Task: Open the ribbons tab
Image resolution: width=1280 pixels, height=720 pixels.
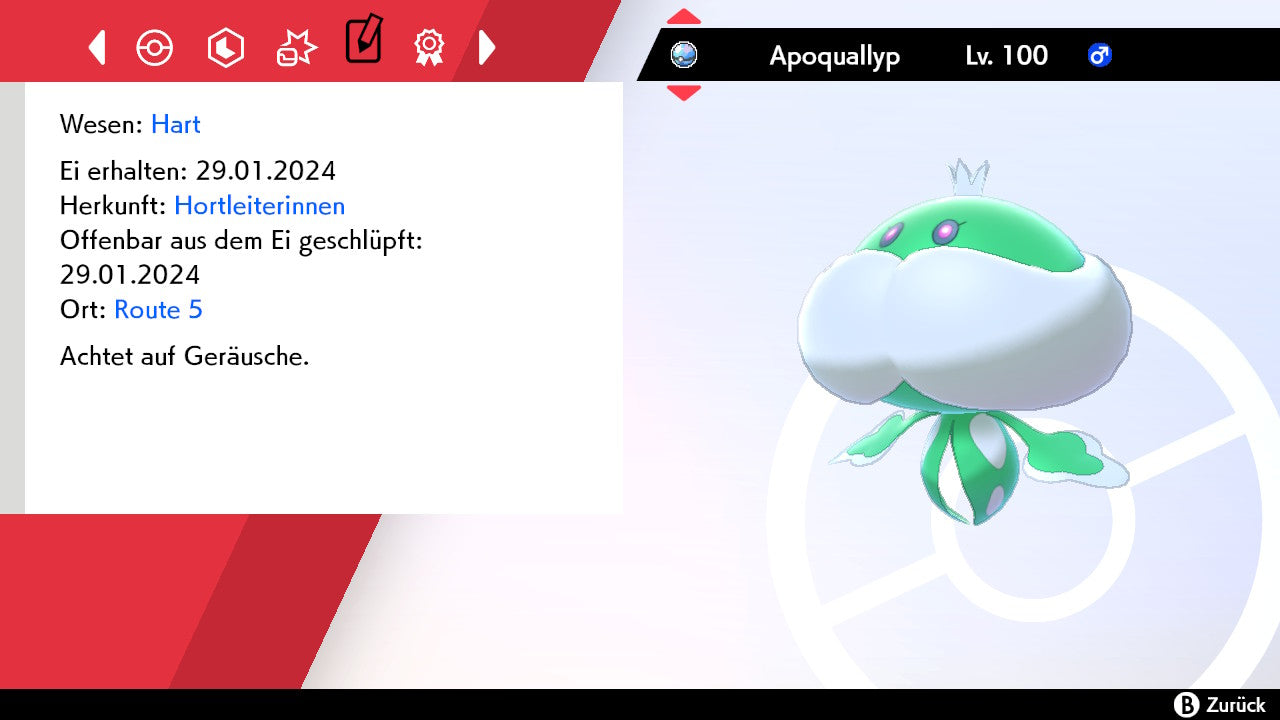Action: (x=429, y=47)
